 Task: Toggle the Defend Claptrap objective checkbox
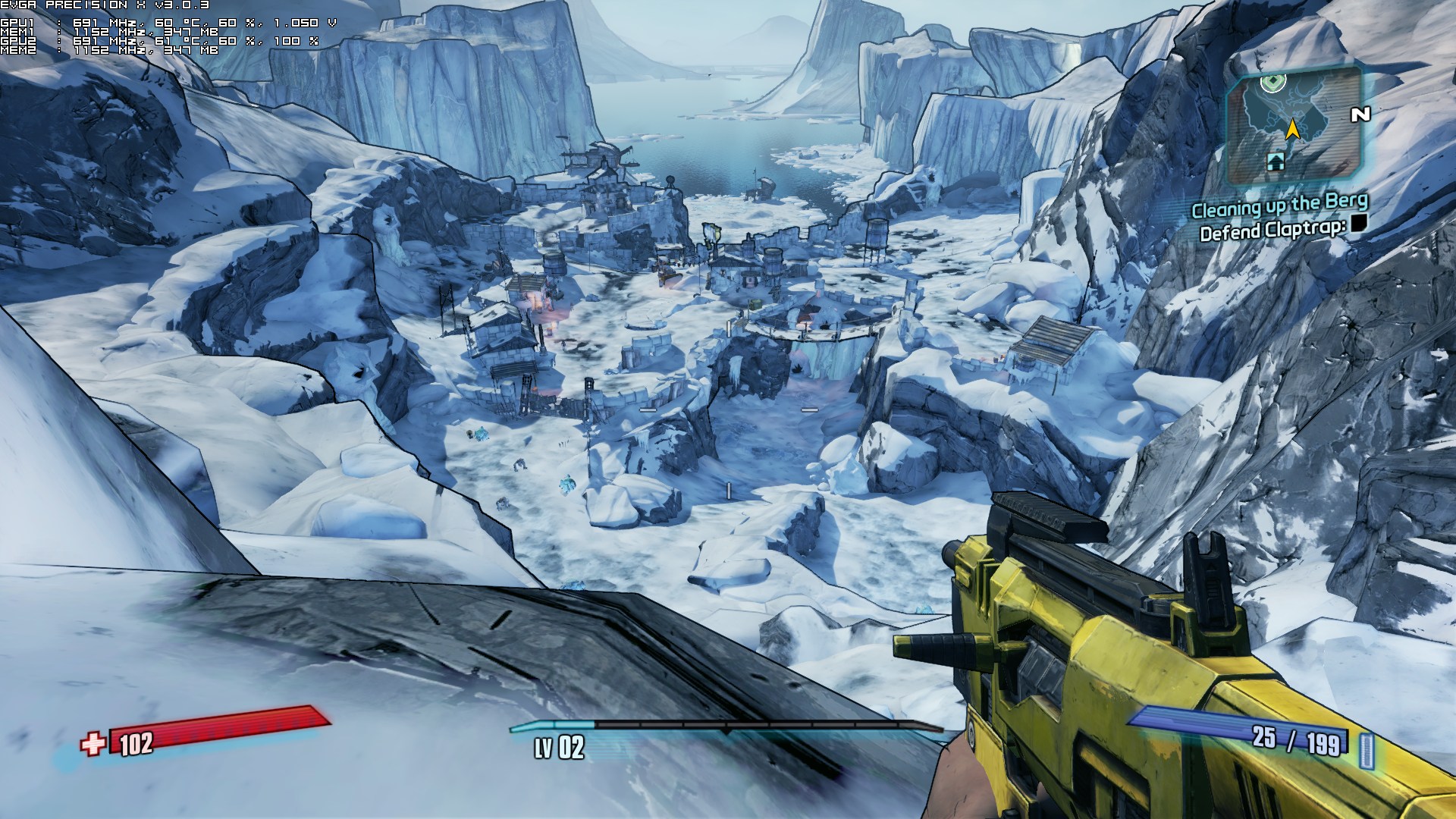1357,223
